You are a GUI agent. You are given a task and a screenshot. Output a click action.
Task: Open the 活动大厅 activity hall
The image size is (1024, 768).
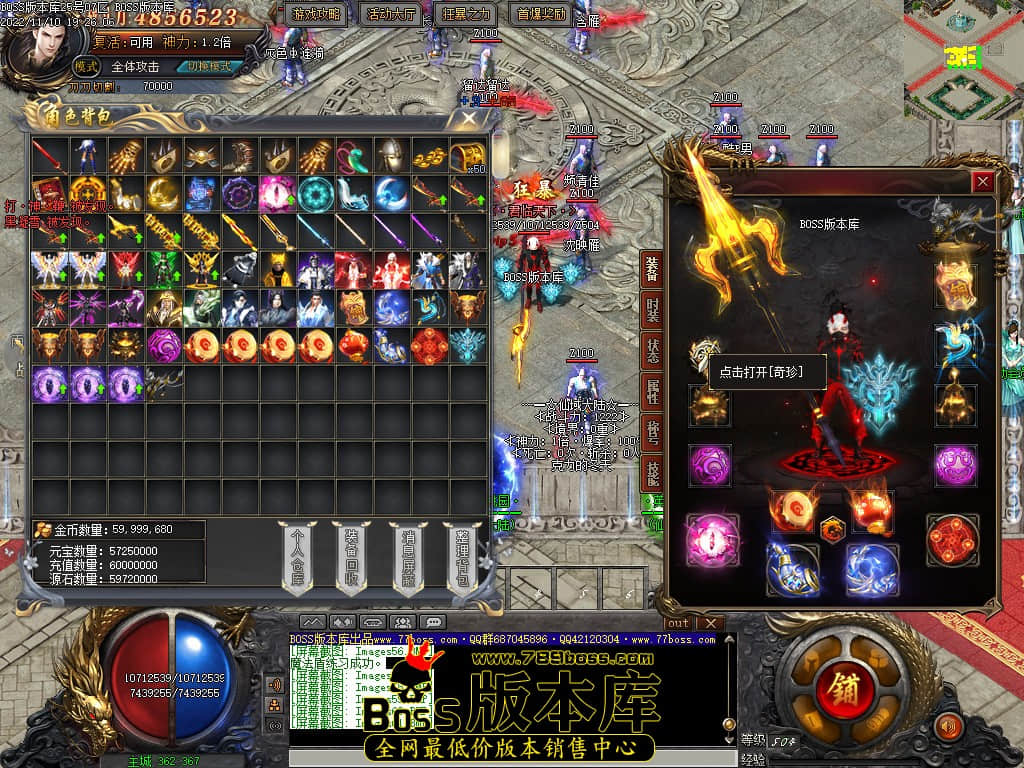tap(391, 14)
